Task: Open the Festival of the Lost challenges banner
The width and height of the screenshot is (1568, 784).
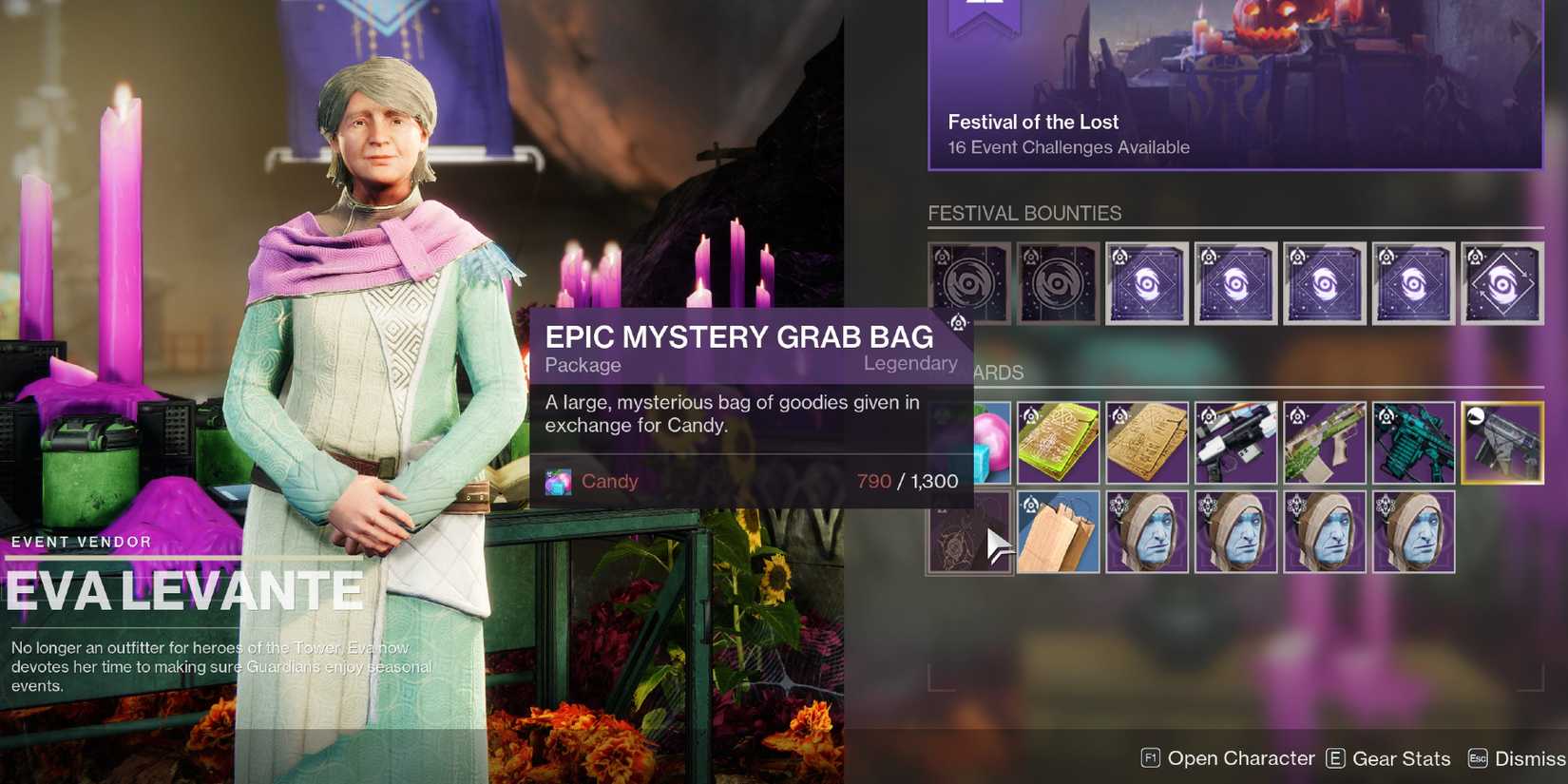Action: pyautogui.click(x=1235, y=86)
